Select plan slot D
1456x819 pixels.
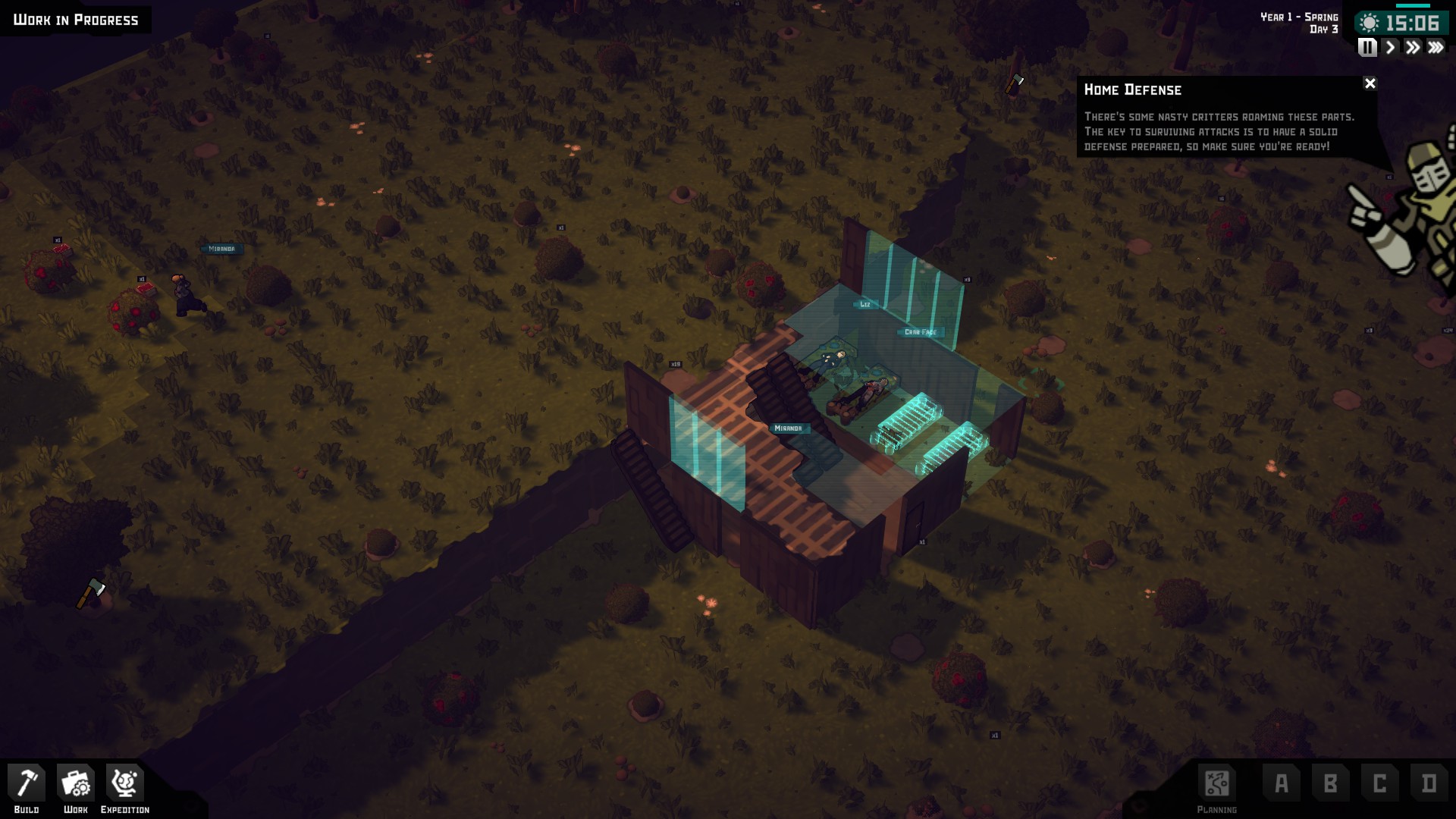[1429, 783]
